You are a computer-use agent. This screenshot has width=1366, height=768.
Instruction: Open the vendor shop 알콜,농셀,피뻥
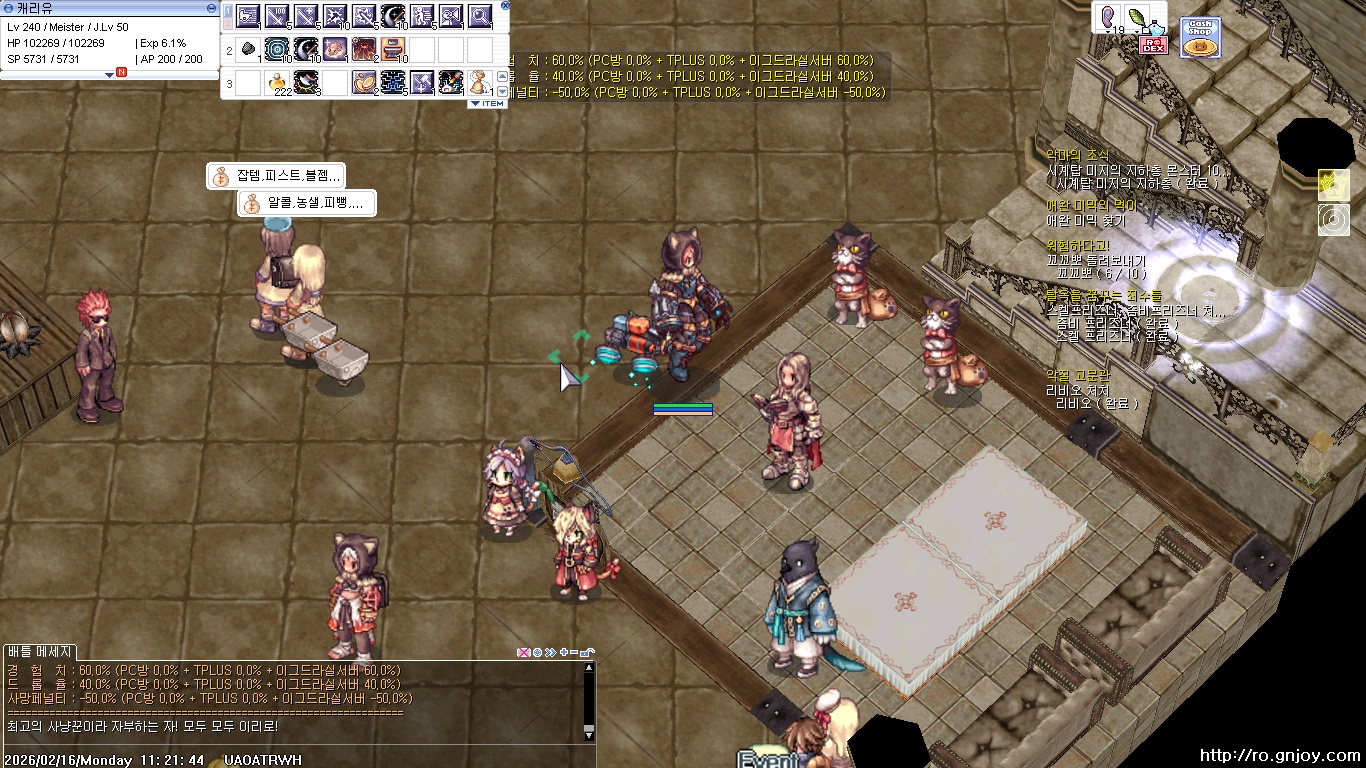point(306,203)
